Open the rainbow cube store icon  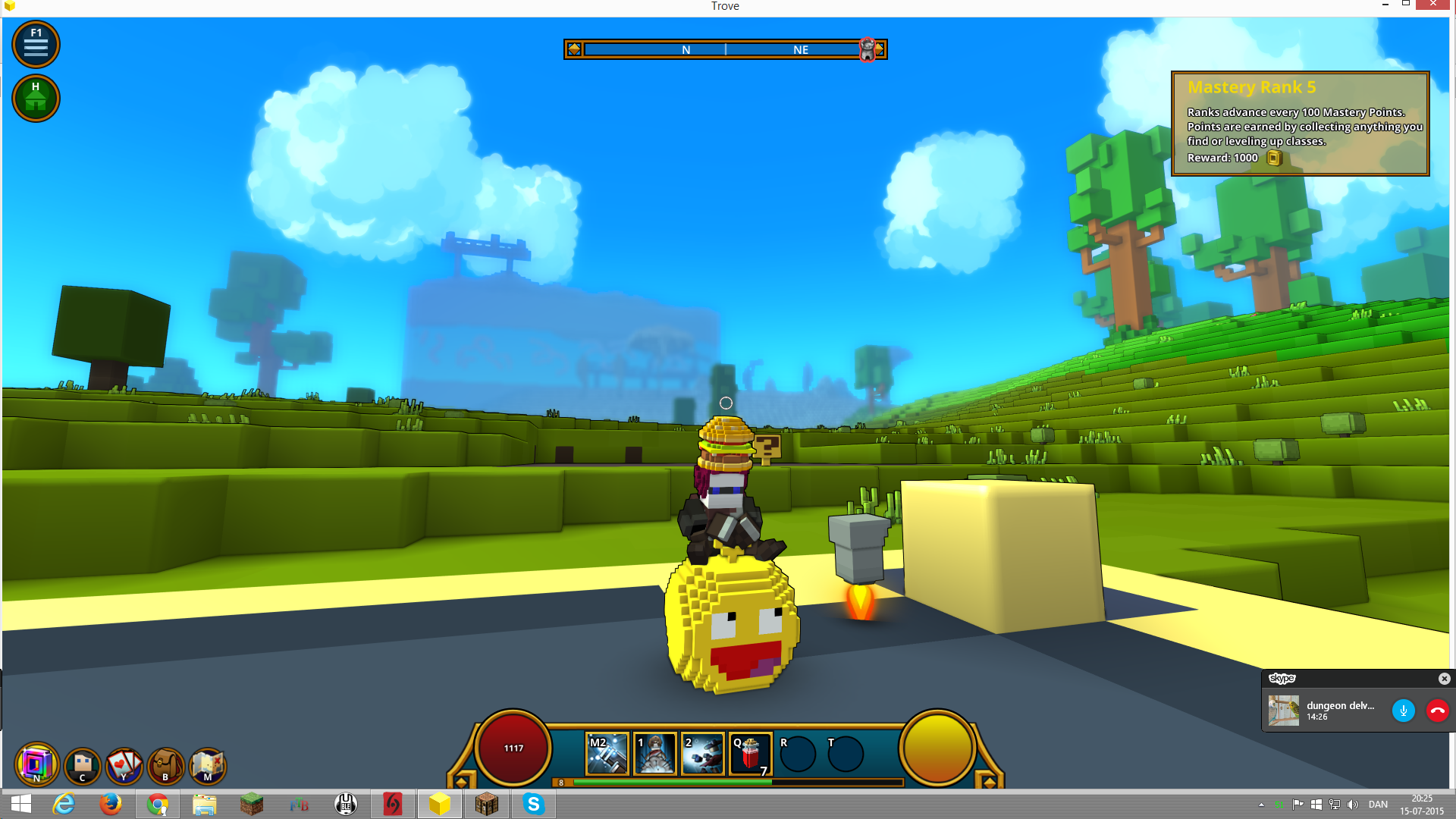[36, 764]
